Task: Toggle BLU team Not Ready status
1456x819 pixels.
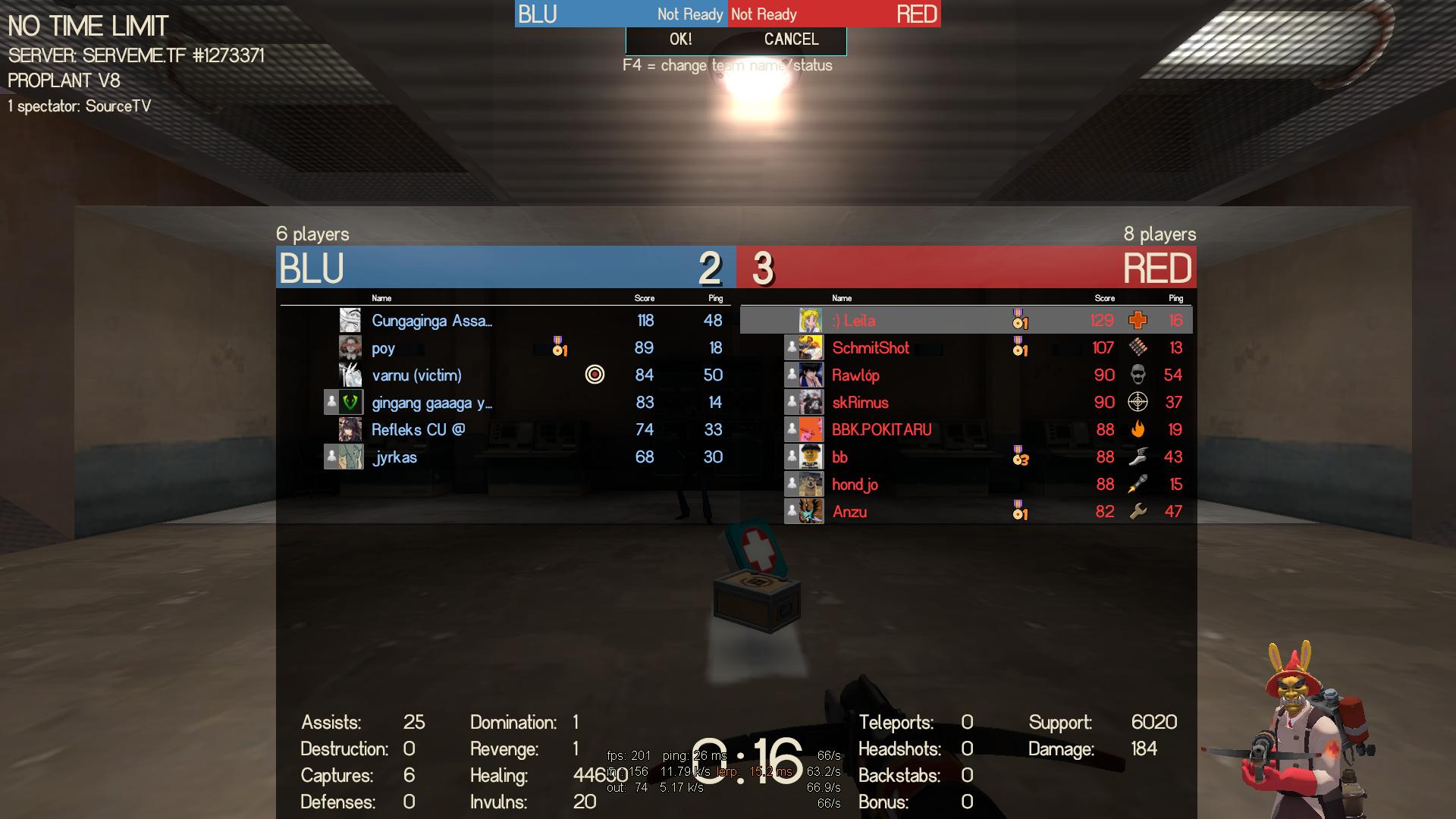Action: (689, 14)
